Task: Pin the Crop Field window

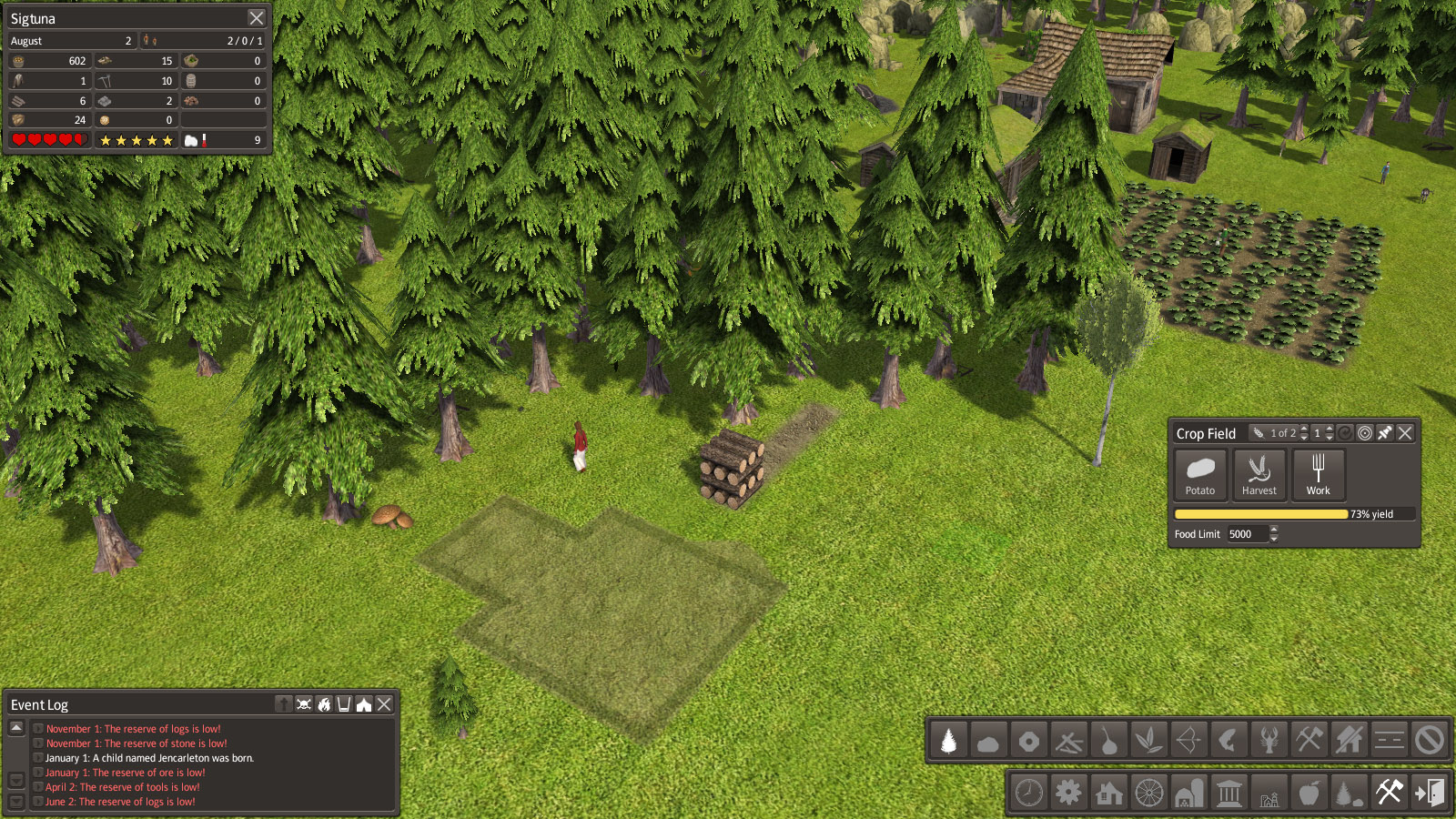Action: pos(1385,433)
